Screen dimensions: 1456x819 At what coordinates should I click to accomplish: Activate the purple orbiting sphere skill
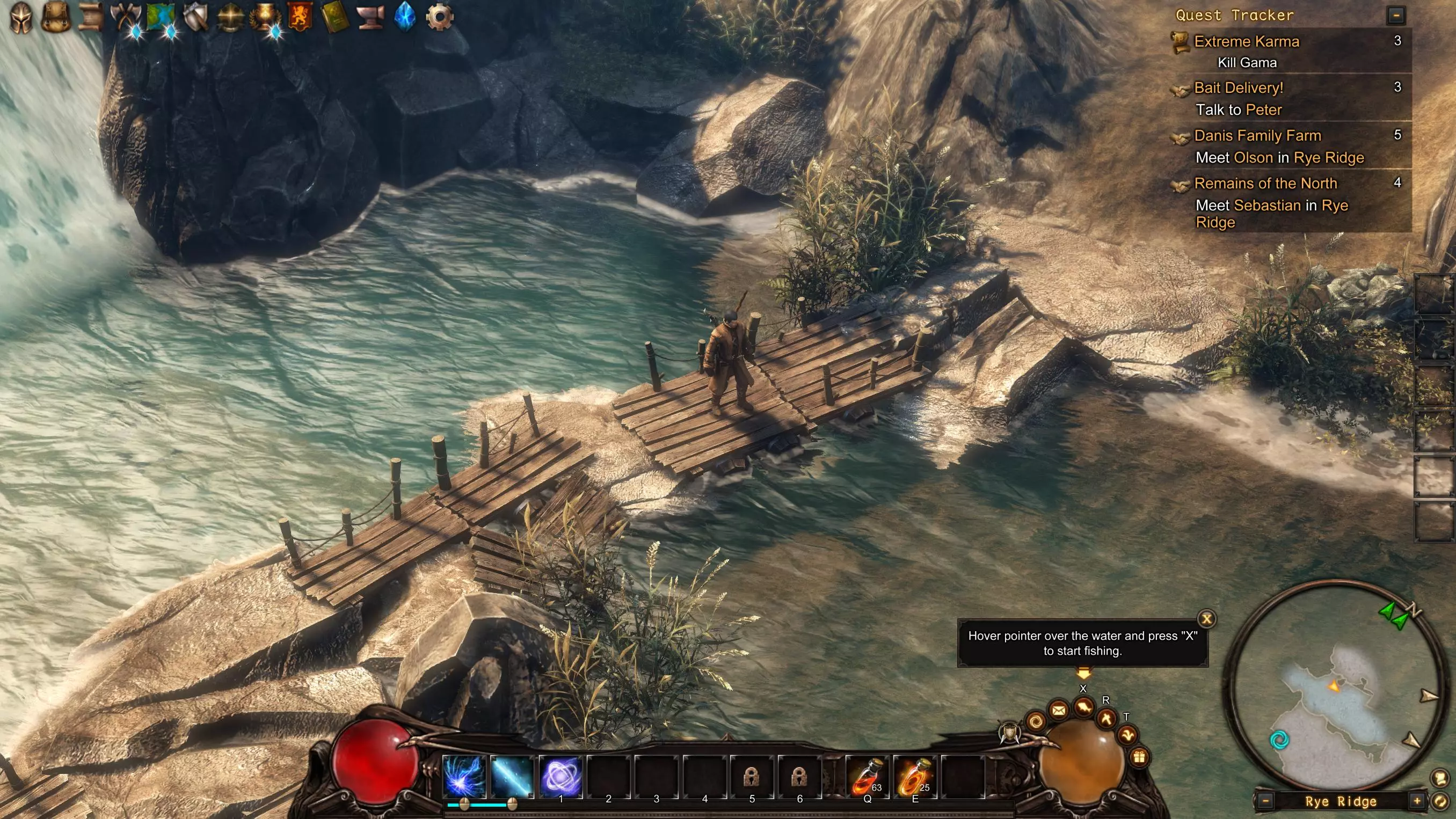tap(560, 777)
